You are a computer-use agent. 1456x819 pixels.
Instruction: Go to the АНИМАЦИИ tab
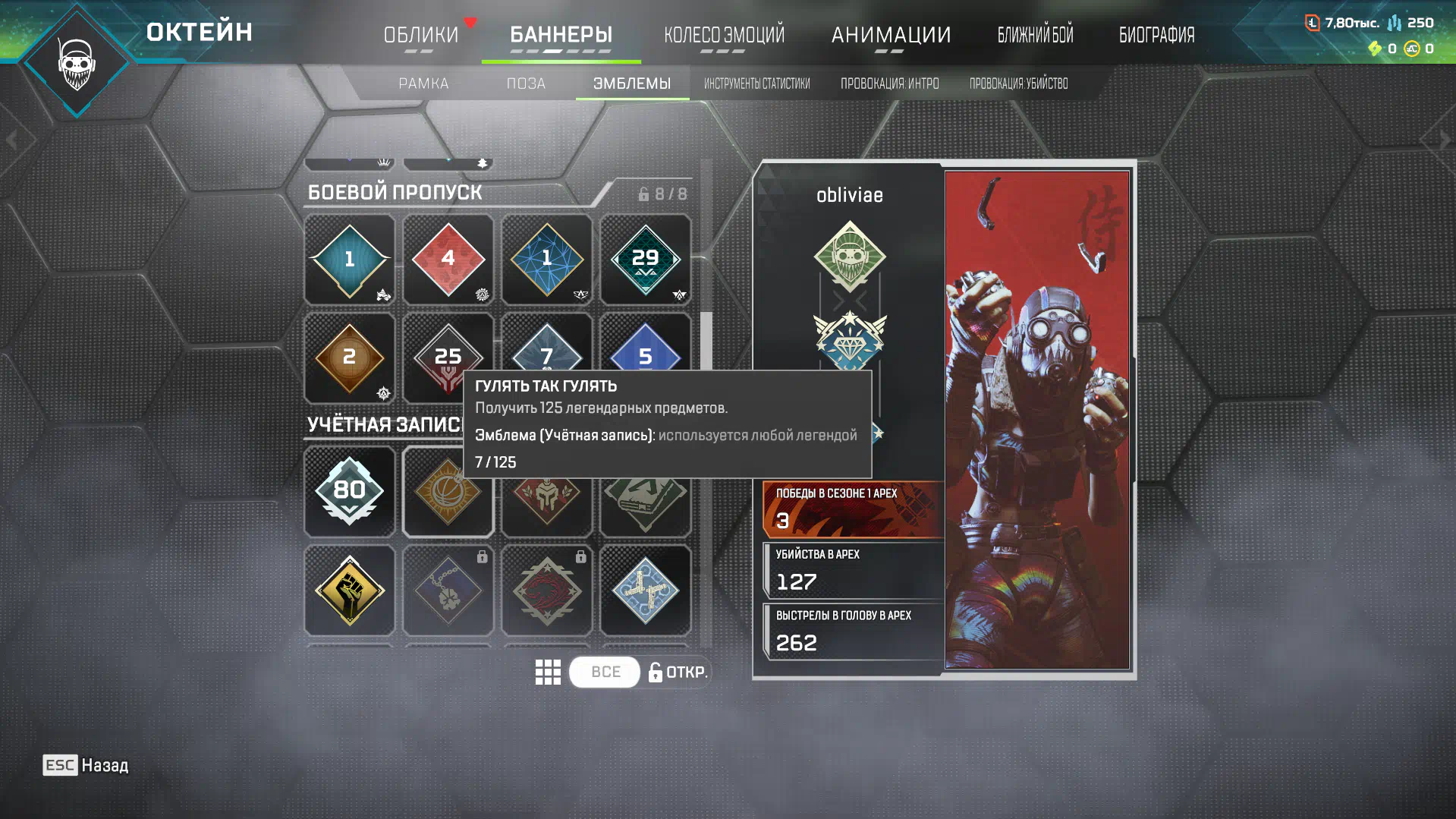[x=891, y=35]
